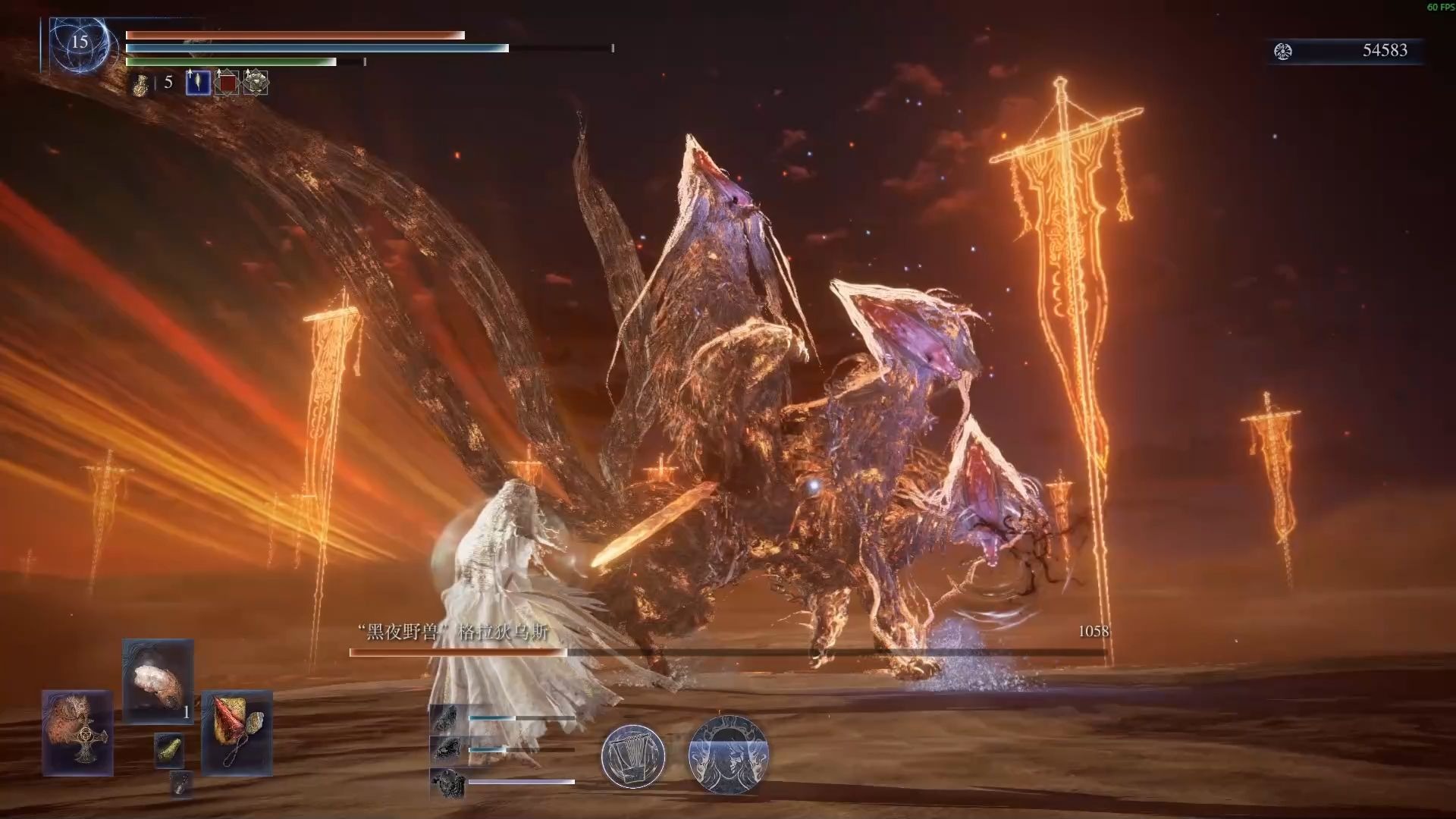Choose the small green item slot
The image size is (1456, 819).
pyautogui.click(x=169, y=750)
